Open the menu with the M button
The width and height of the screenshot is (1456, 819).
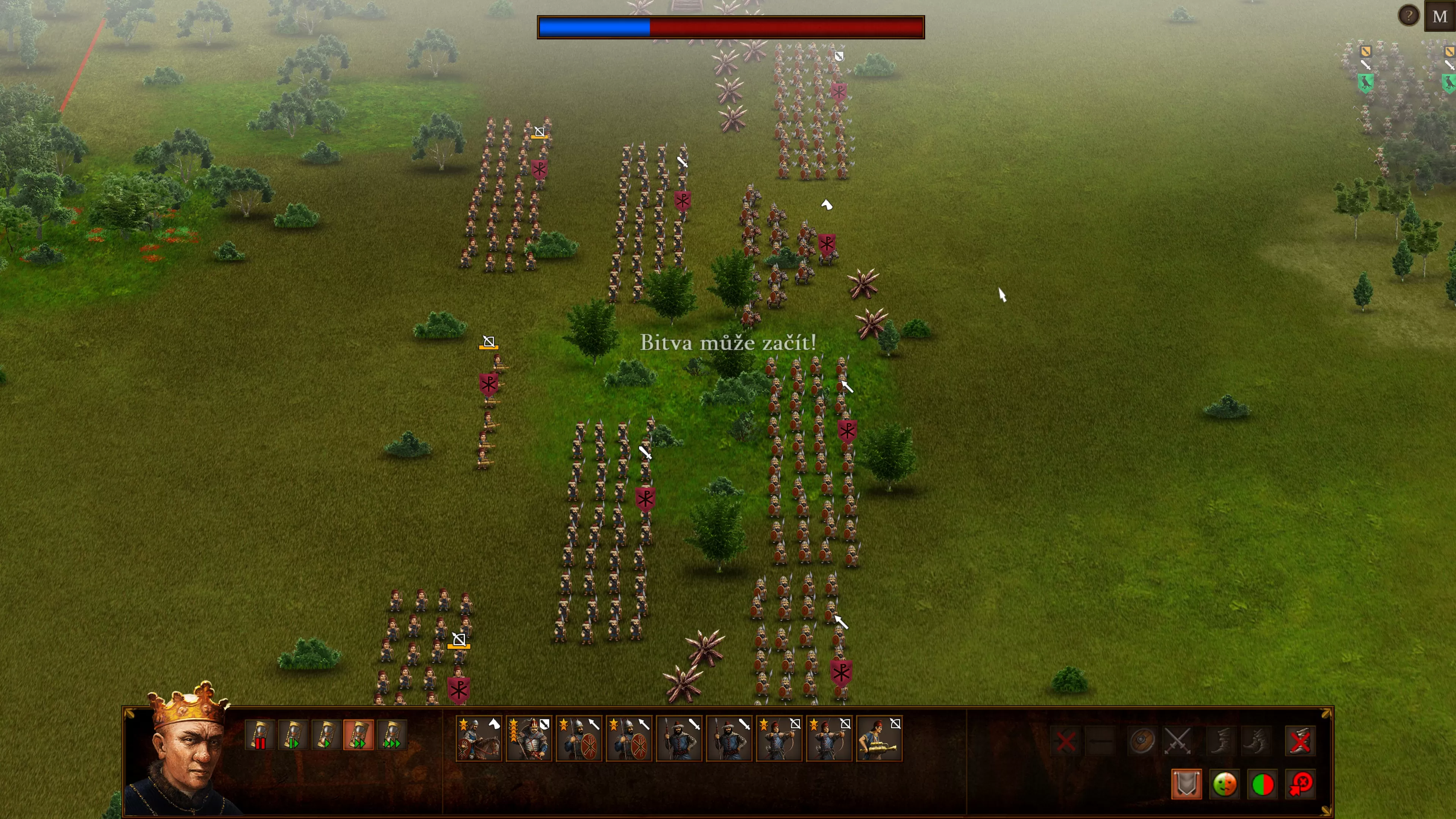pos(1440,16)
